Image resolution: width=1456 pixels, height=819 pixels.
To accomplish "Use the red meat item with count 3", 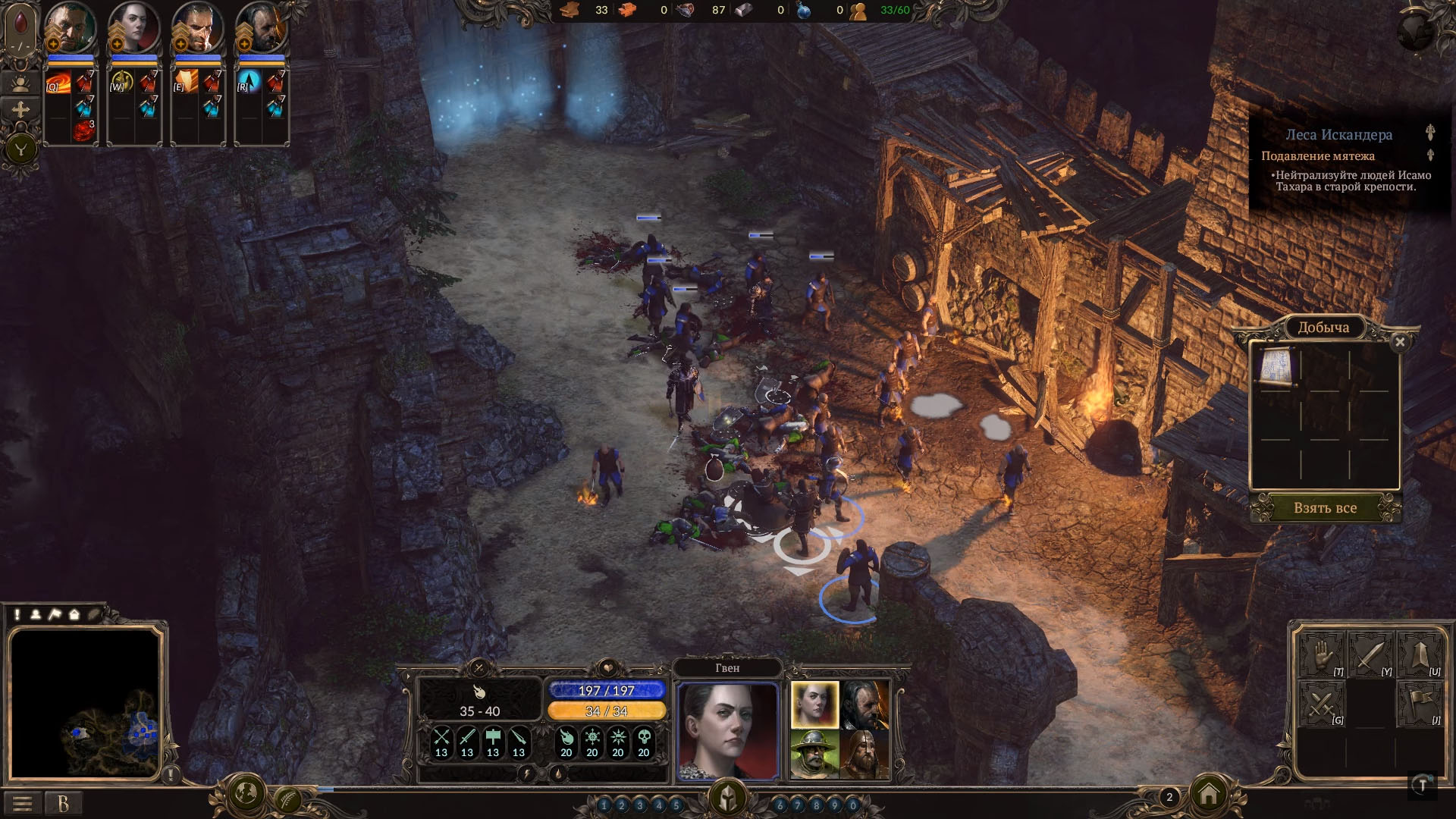I will click(83, 130).
